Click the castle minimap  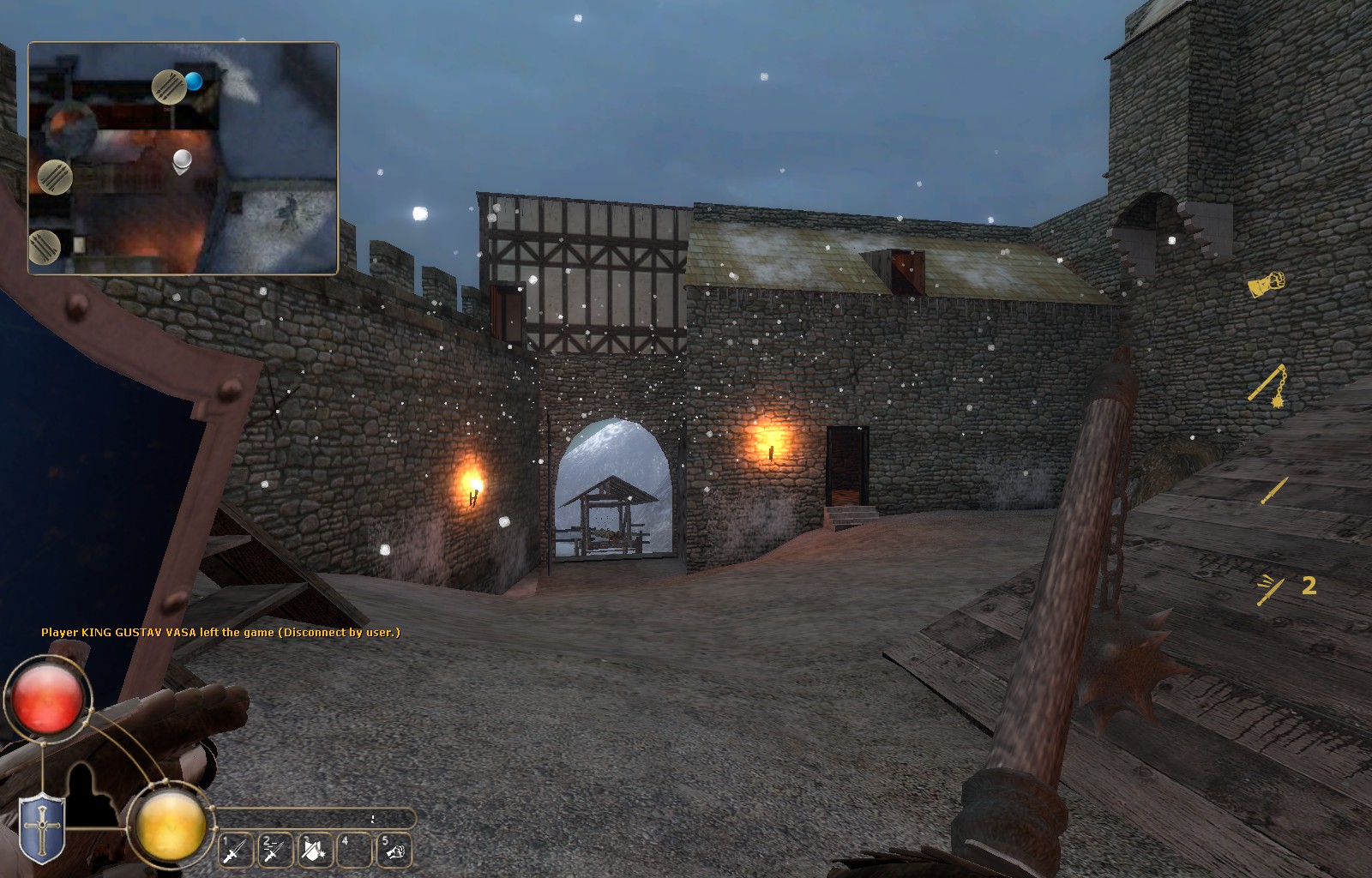click(184, 159)
